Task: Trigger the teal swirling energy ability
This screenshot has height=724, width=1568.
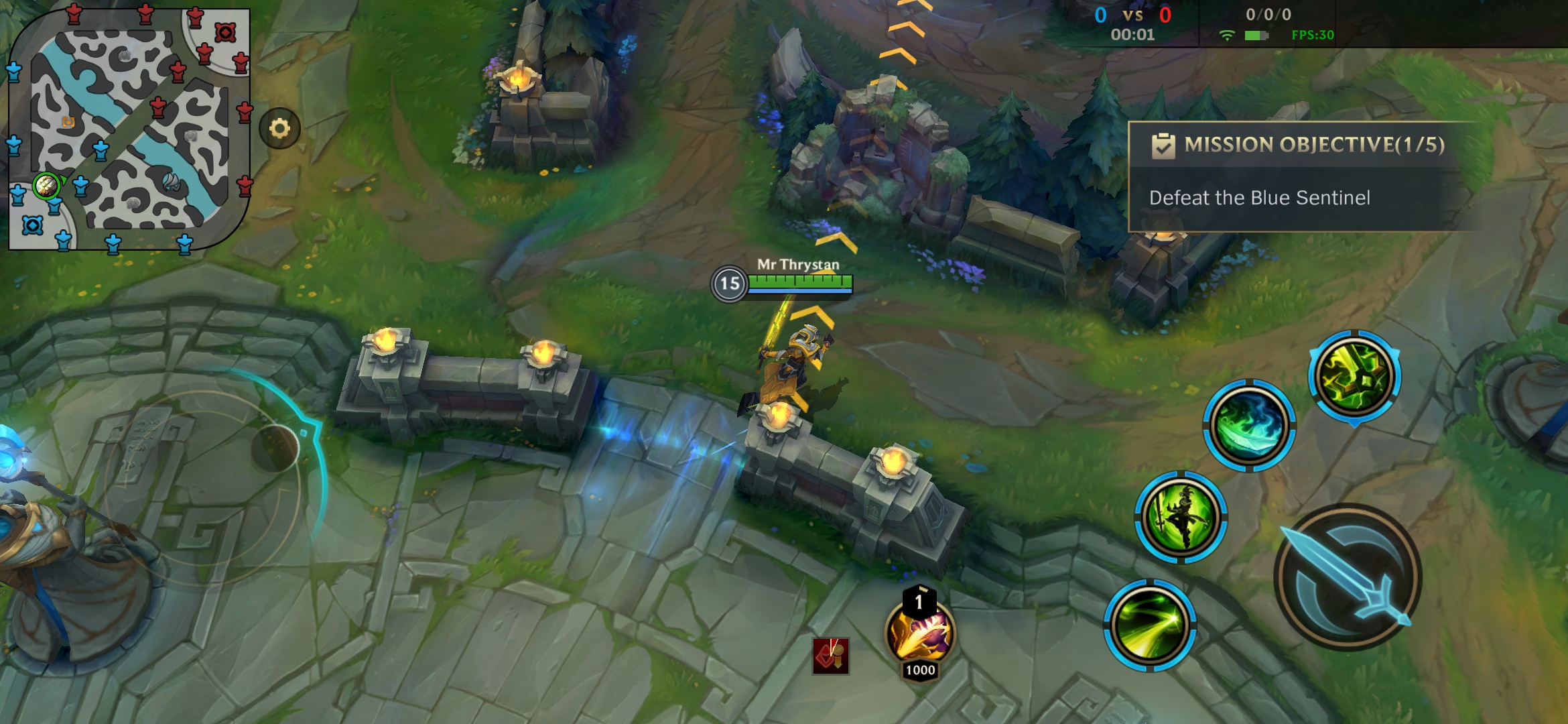Action: pyautogui.click(x=1249, y=426)
